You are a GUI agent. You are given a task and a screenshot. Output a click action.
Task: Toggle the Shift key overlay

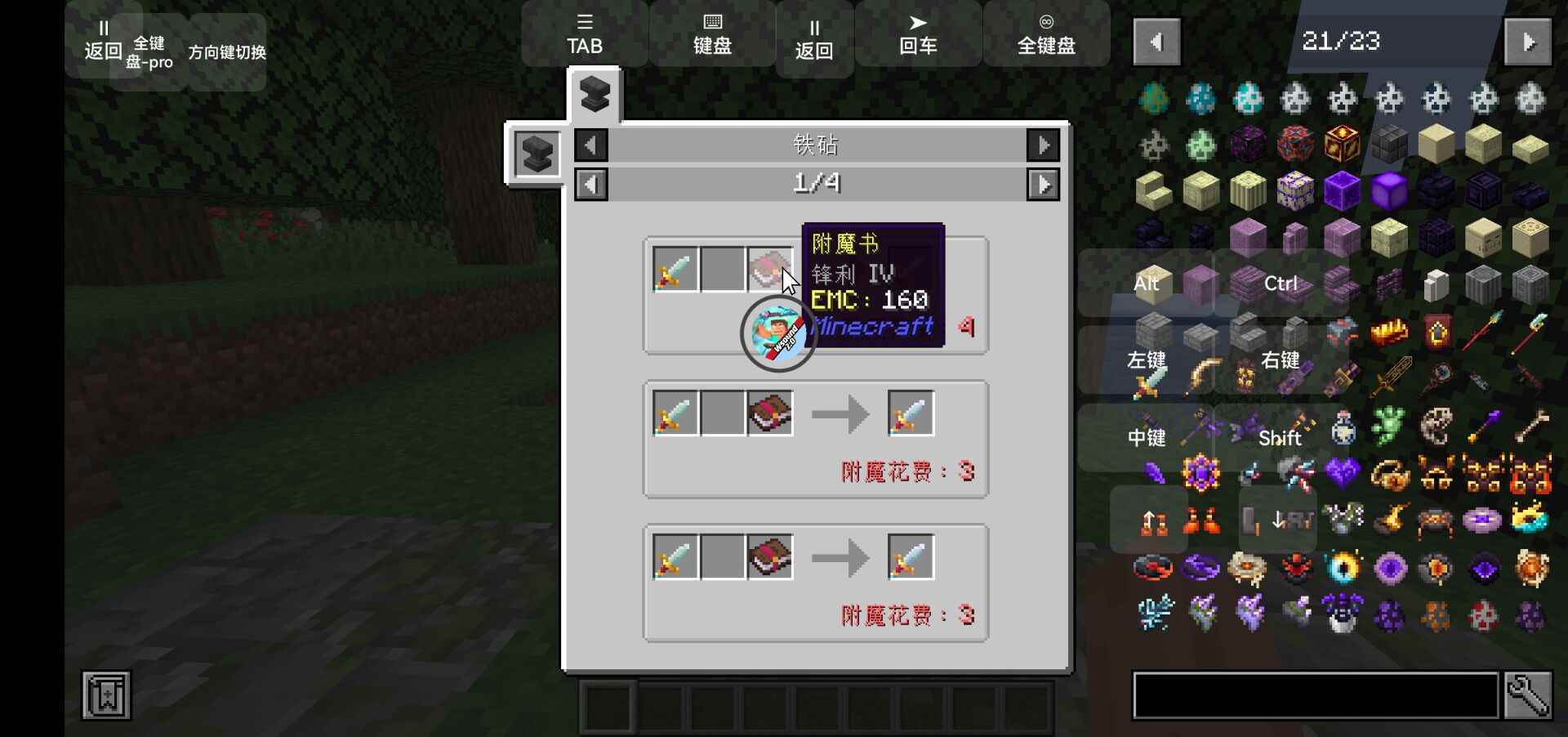[x=1280, y=437]
